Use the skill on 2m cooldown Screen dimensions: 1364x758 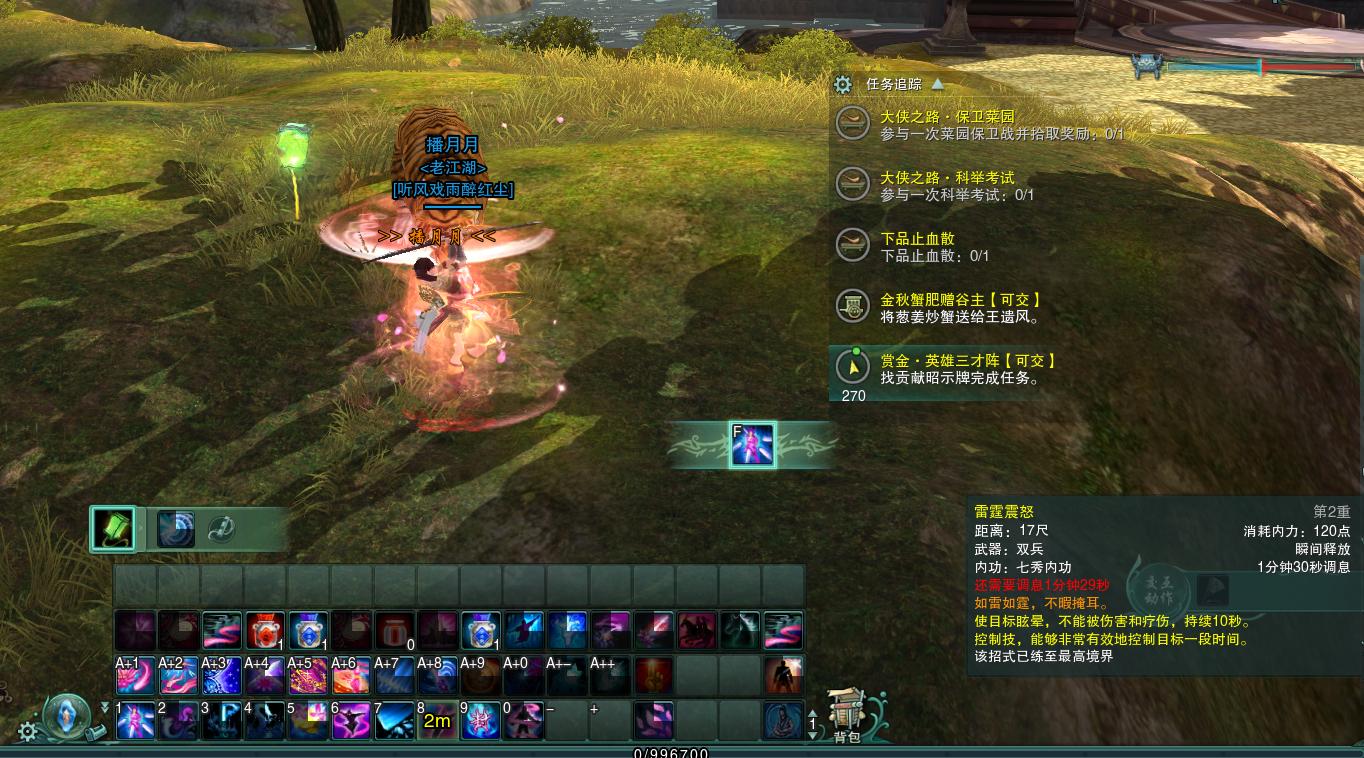[437, 720]
